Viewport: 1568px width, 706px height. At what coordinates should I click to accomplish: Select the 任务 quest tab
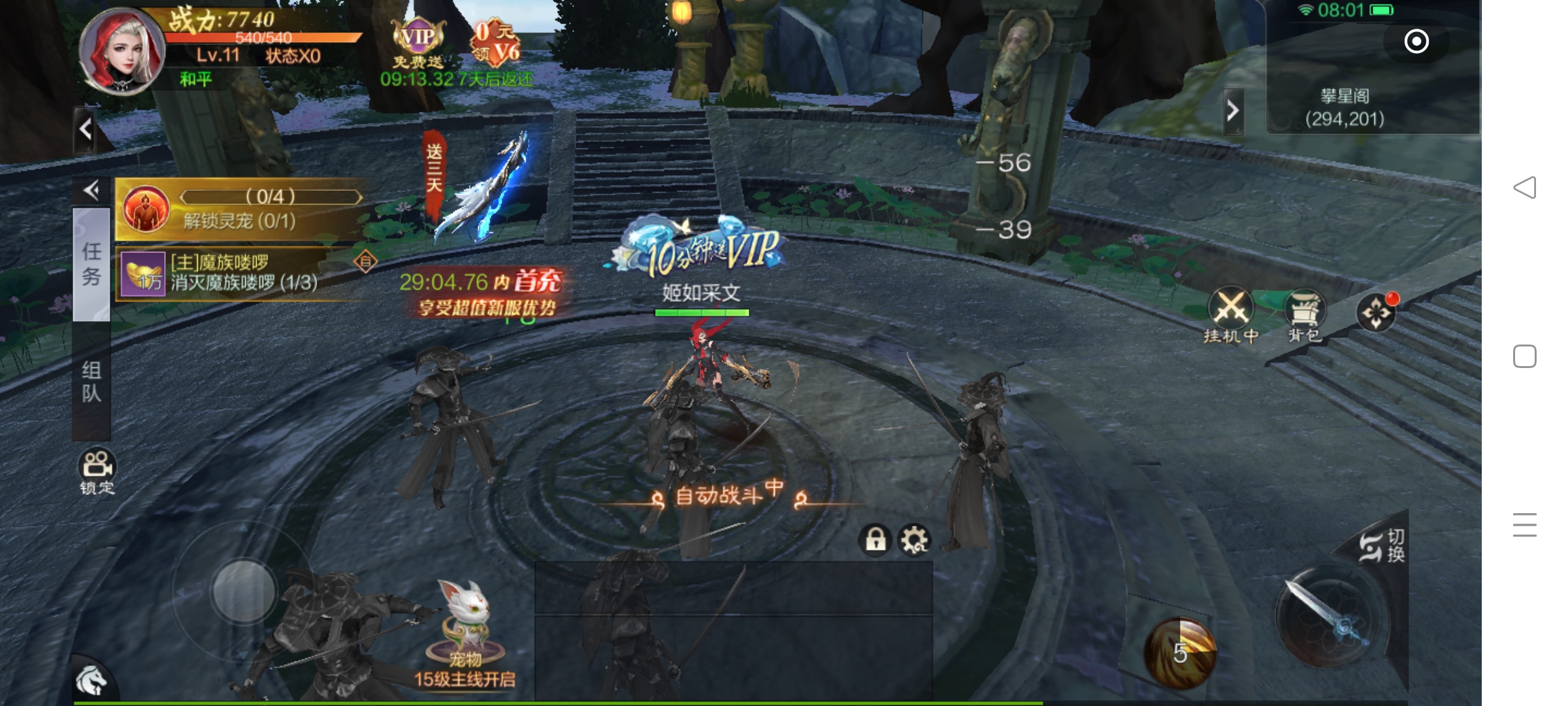pos(91,264)
